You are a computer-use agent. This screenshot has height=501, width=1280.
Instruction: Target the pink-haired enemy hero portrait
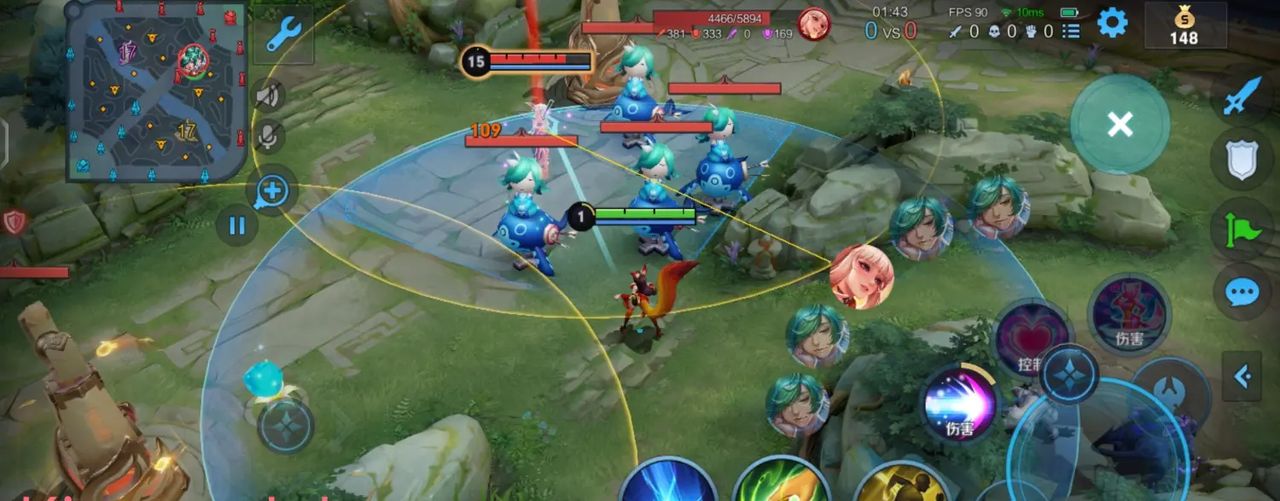coord(861,277)
